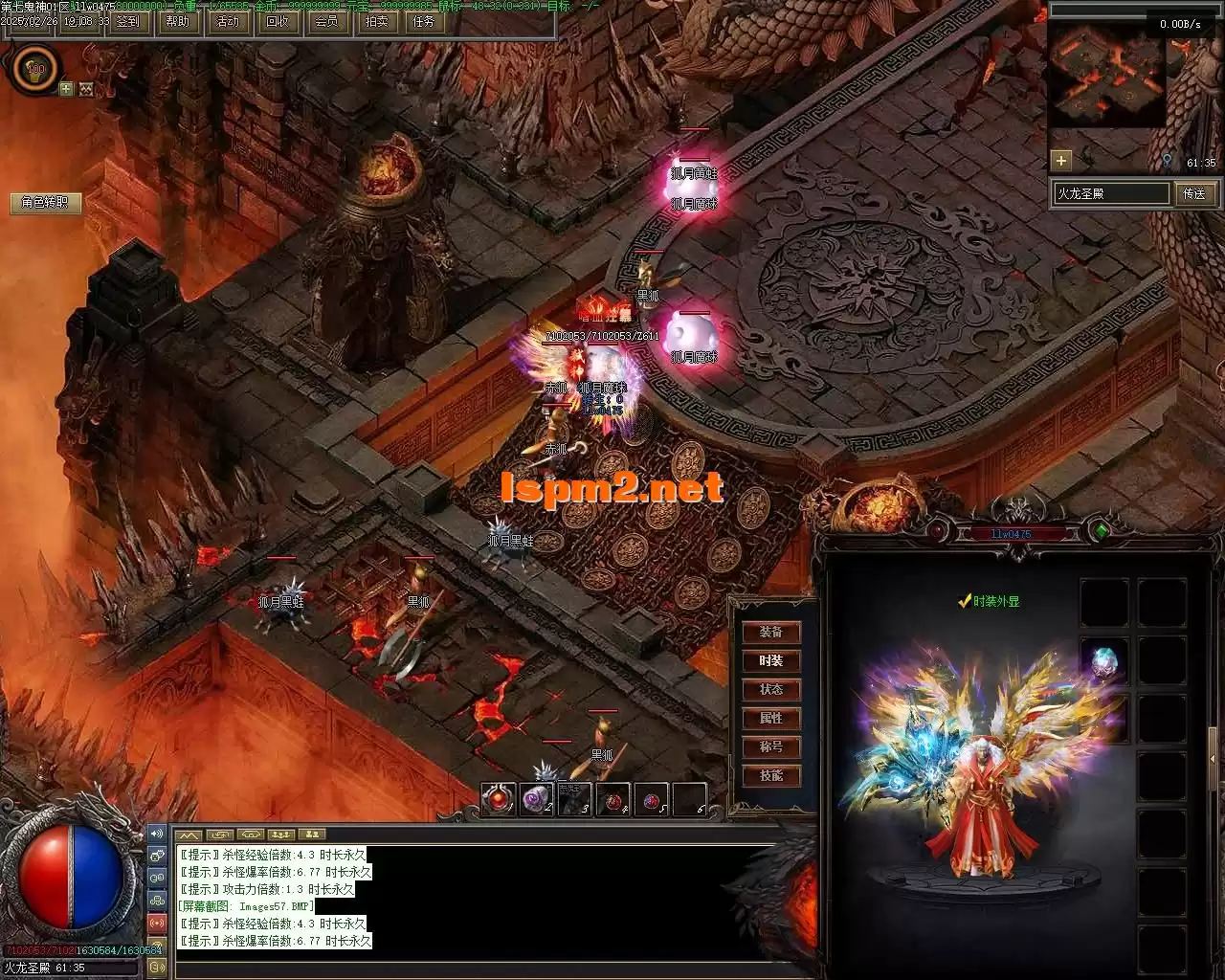This screenshot has width=1225, height=980.
Task: Click the 角色转职 class change button
Action: [45, 203]
